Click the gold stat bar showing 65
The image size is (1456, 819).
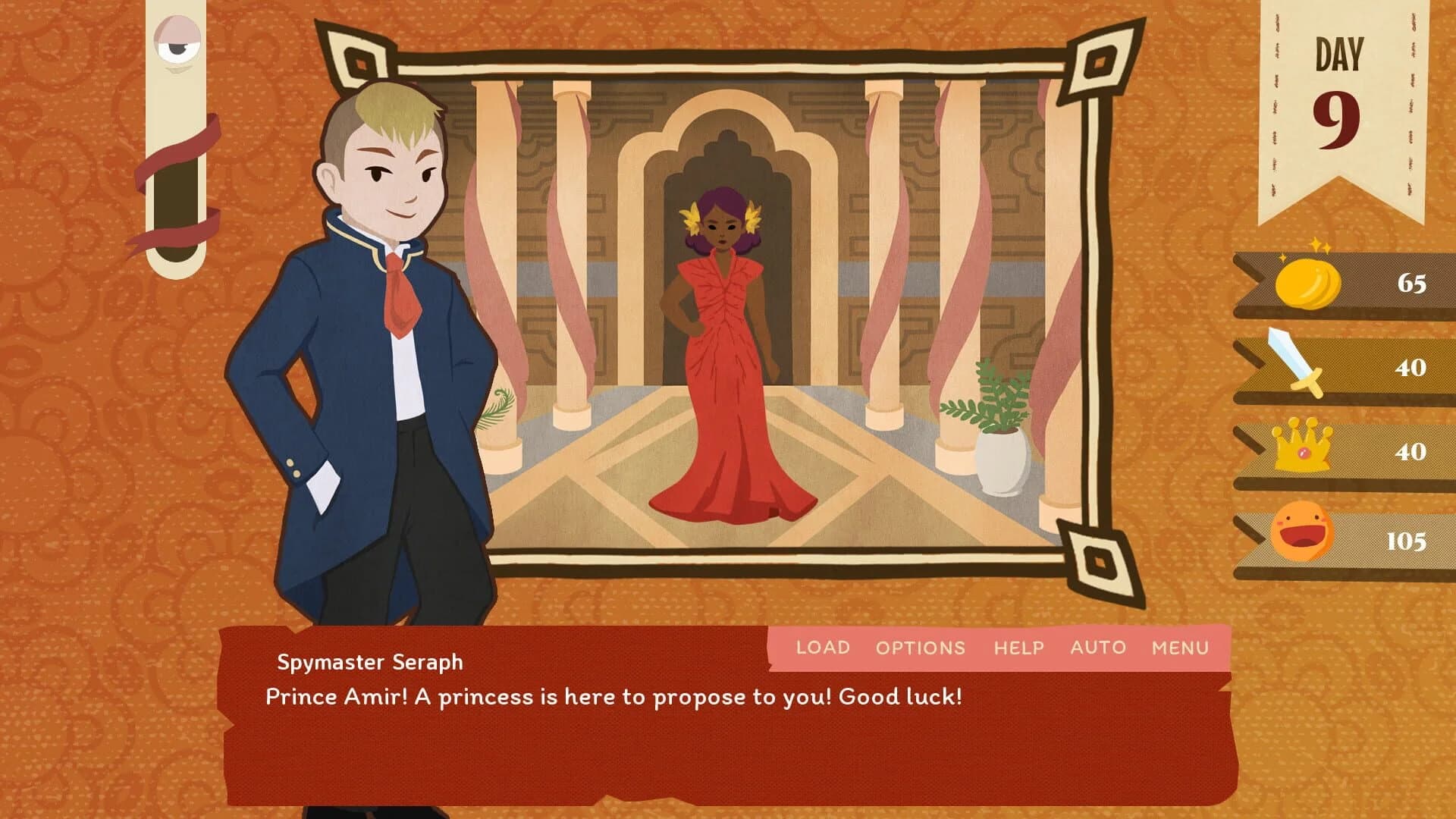[1357, 284]
